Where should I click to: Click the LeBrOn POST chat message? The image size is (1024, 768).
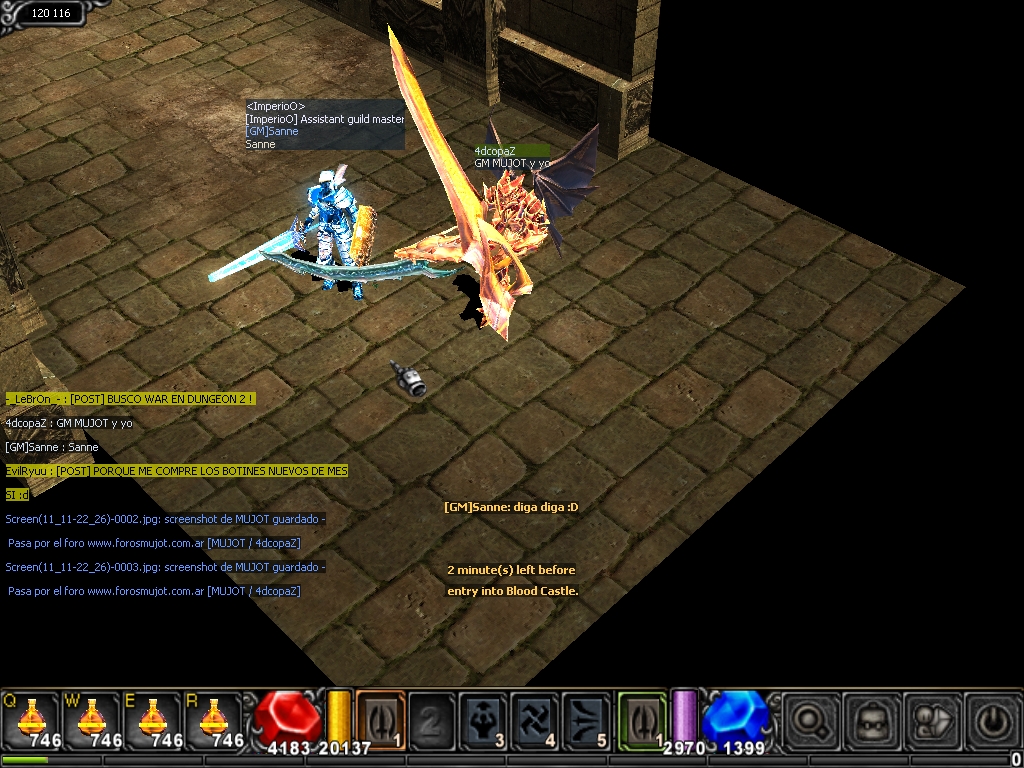130,398
